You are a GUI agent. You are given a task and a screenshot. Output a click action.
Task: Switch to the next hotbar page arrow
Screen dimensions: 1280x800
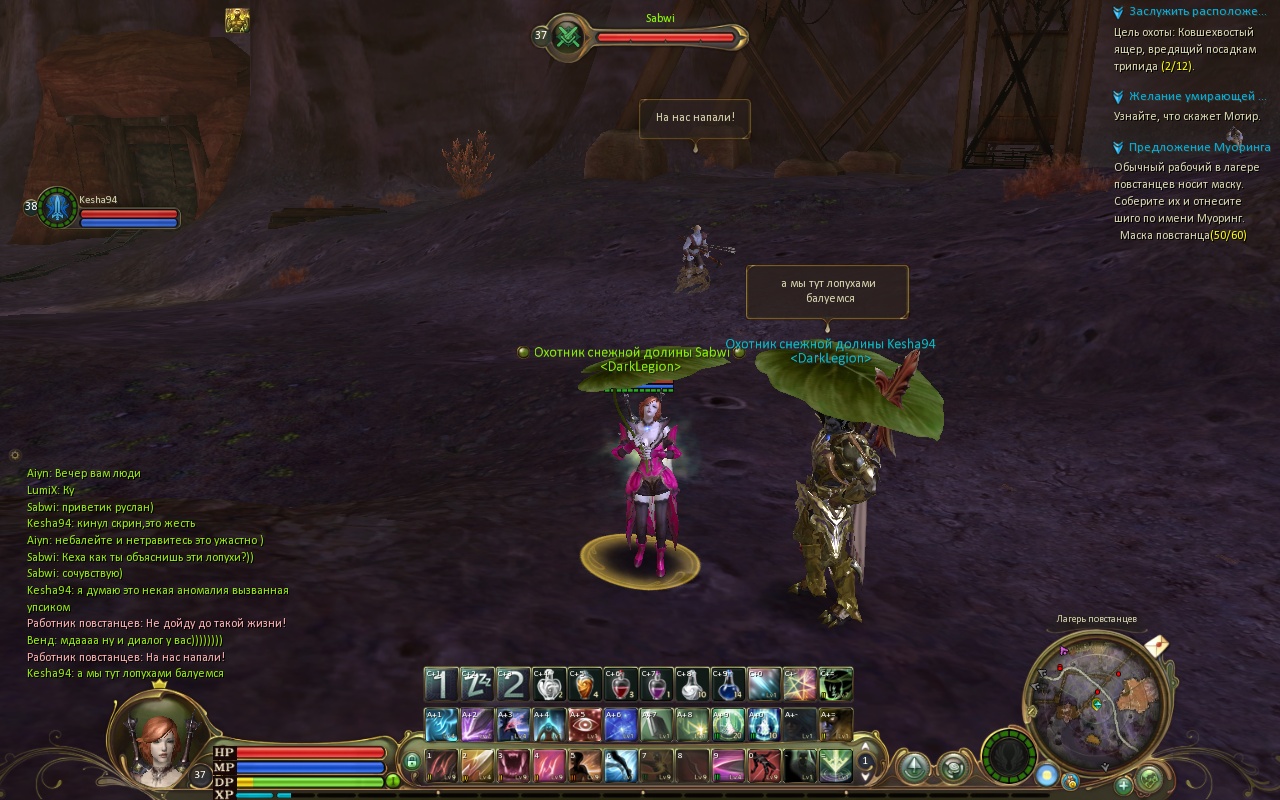(866, 776)
